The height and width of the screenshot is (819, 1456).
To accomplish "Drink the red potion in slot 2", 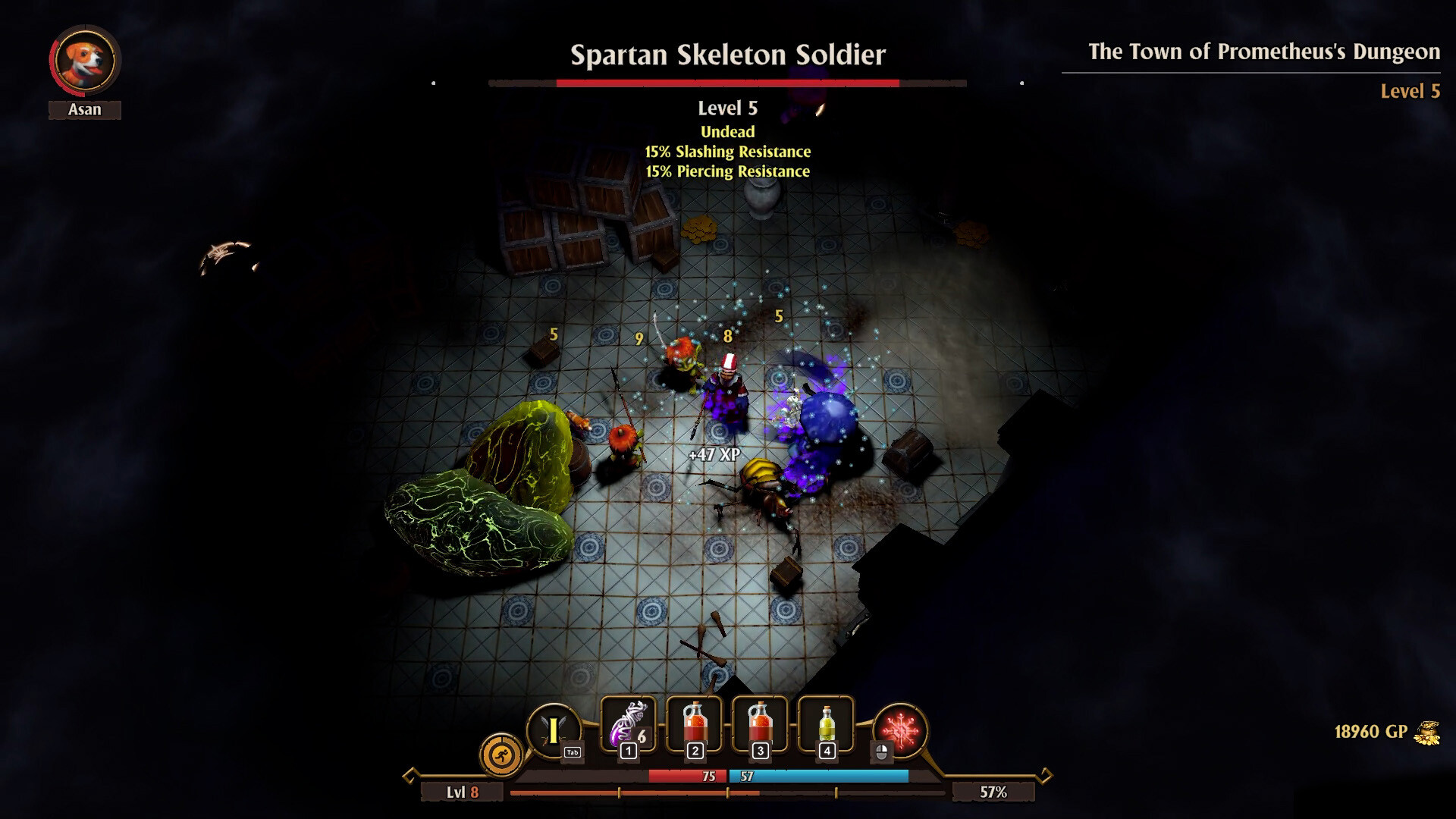I will (x=694, y=726).
